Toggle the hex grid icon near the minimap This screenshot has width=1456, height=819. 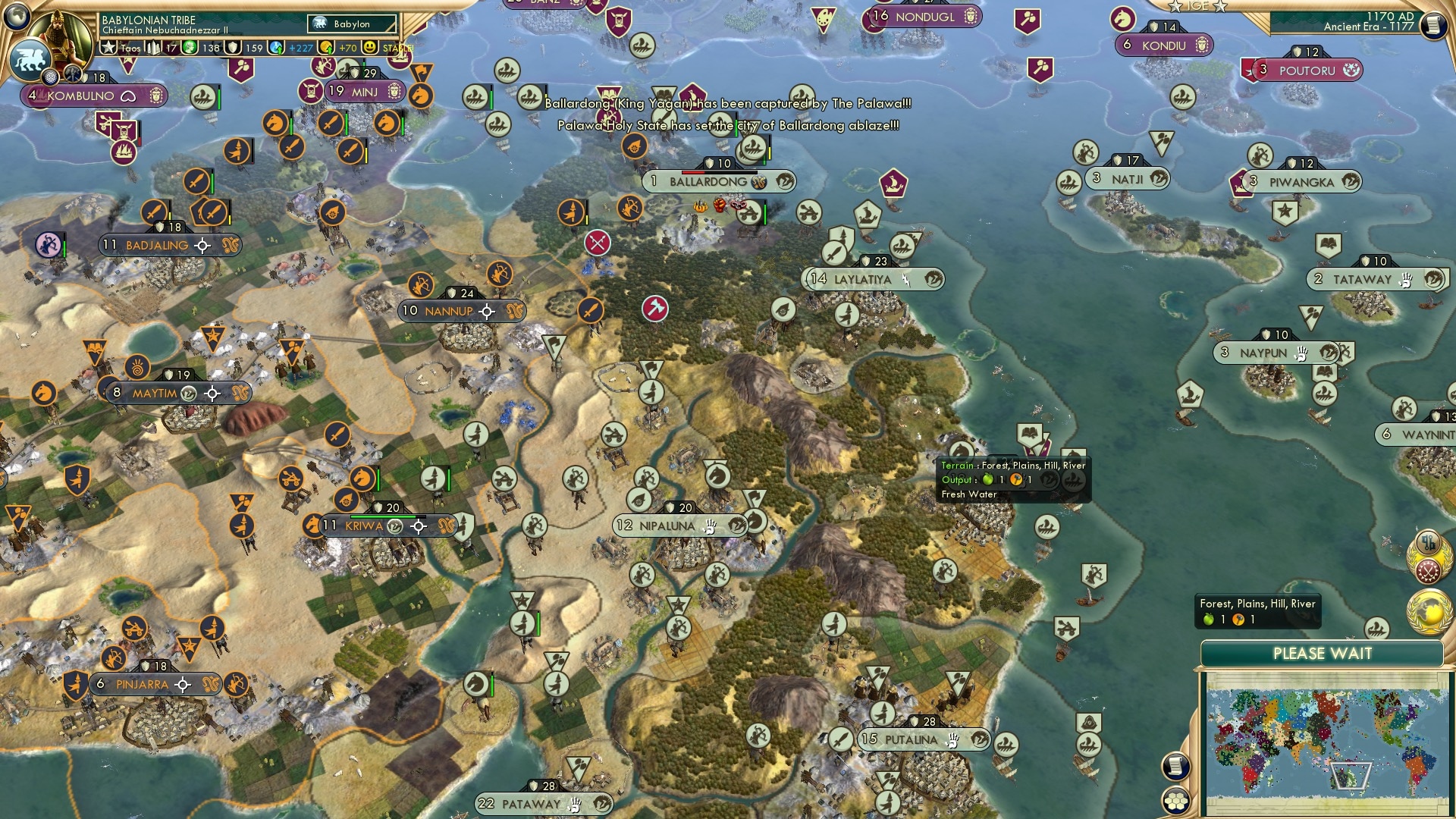tap(1175, 801)
